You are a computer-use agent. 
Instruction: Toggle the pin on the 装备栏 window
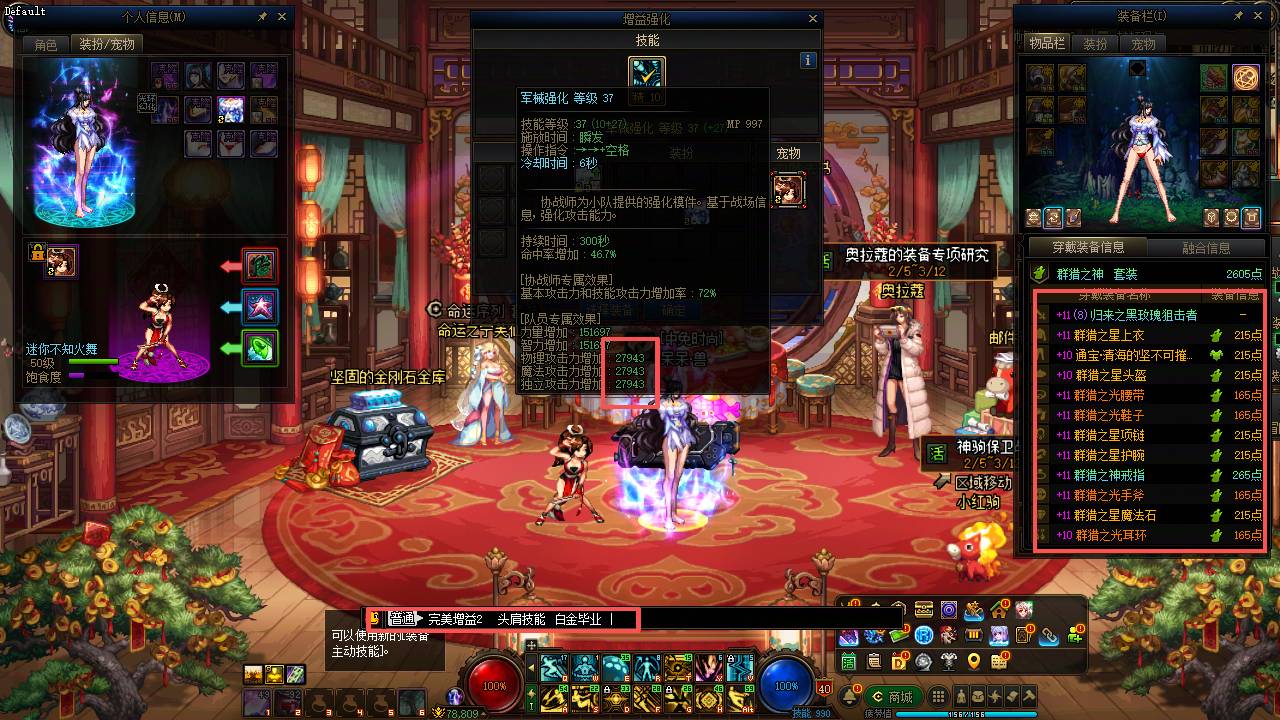point(1239,15)
